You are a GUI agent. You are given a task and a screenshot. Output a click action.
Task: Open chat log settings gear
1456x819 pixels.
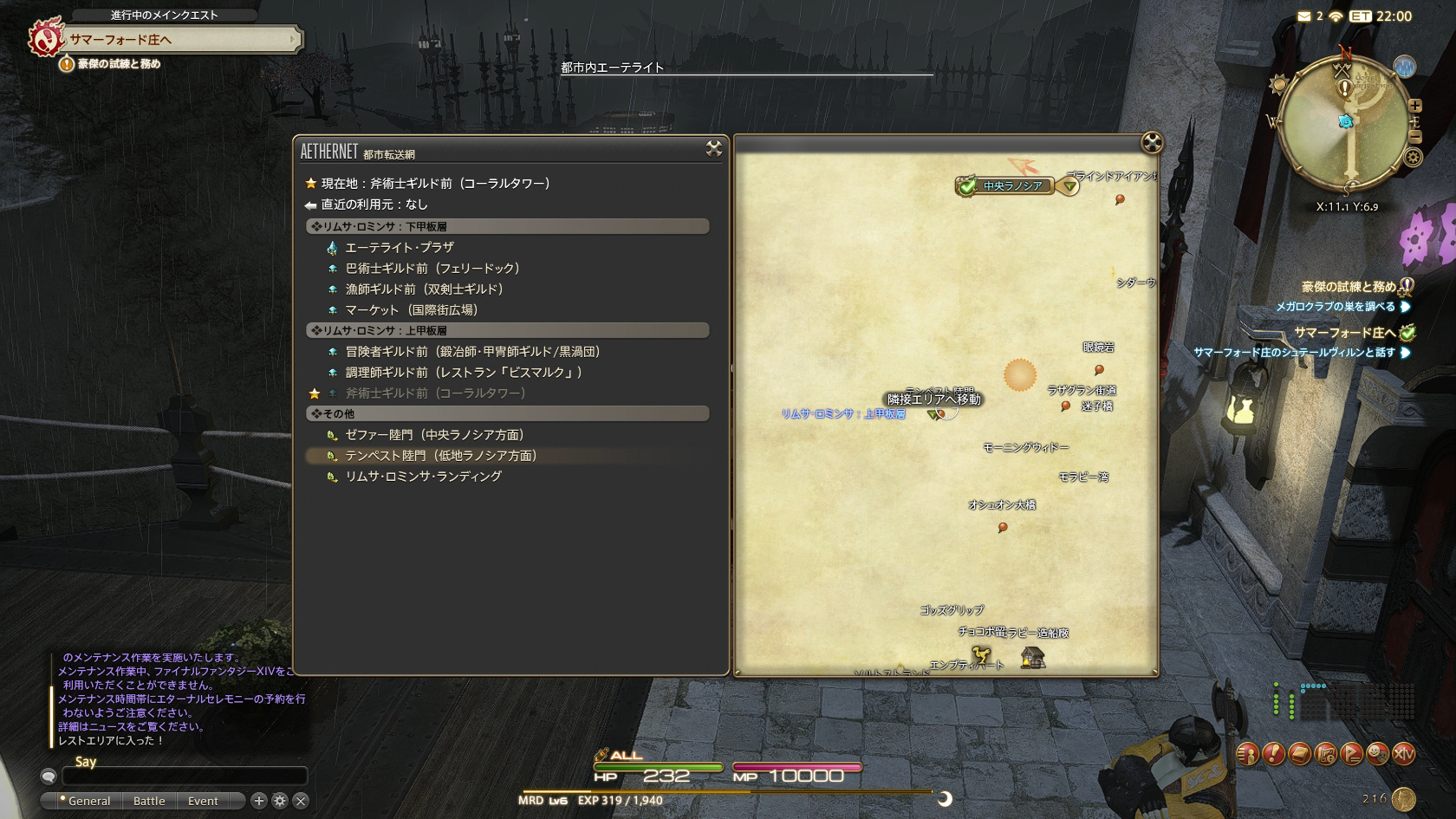pyautogui.click(x=280, y=801)
